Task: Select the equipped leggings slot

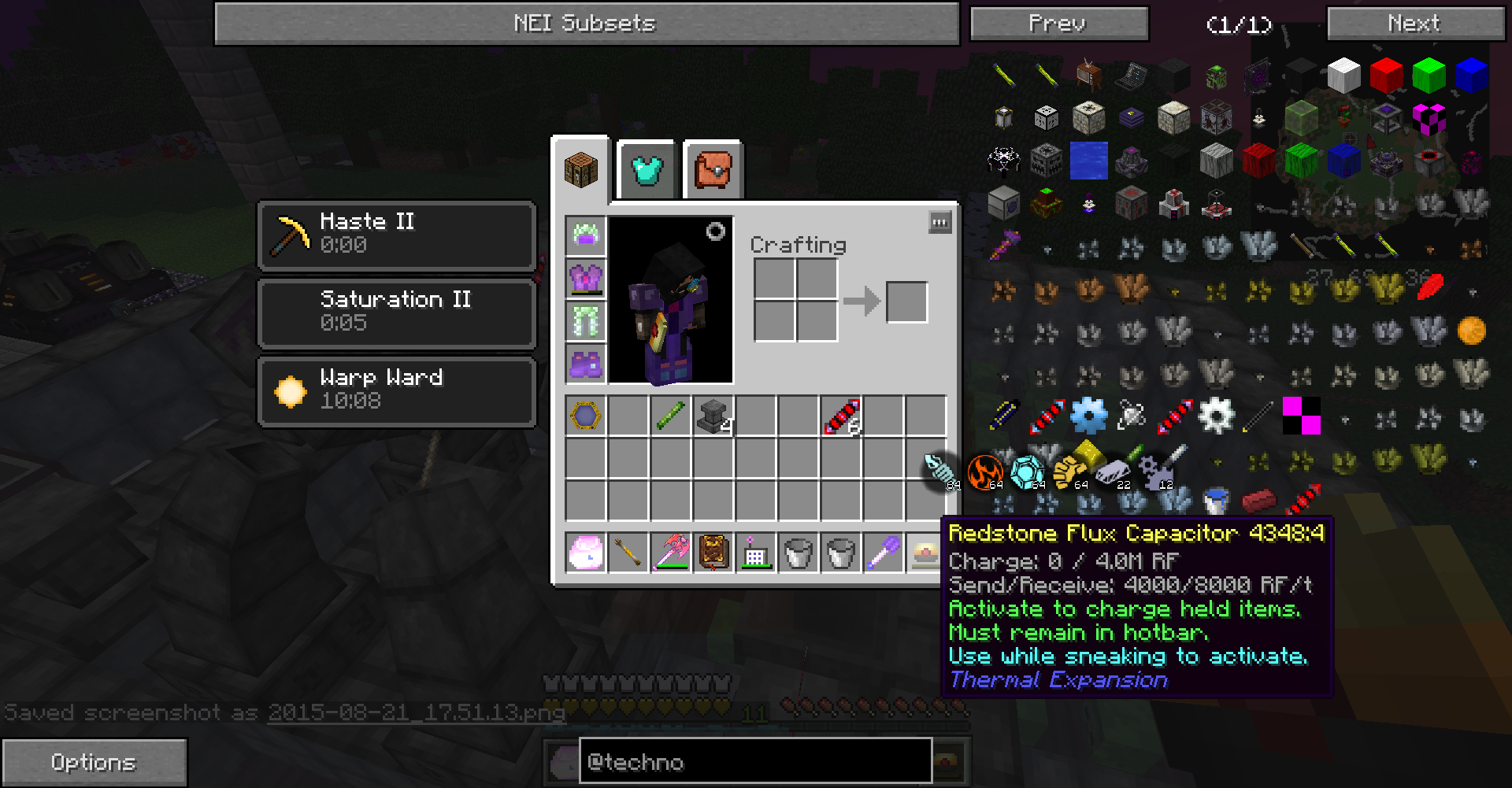Action: (x=586, y=320)
